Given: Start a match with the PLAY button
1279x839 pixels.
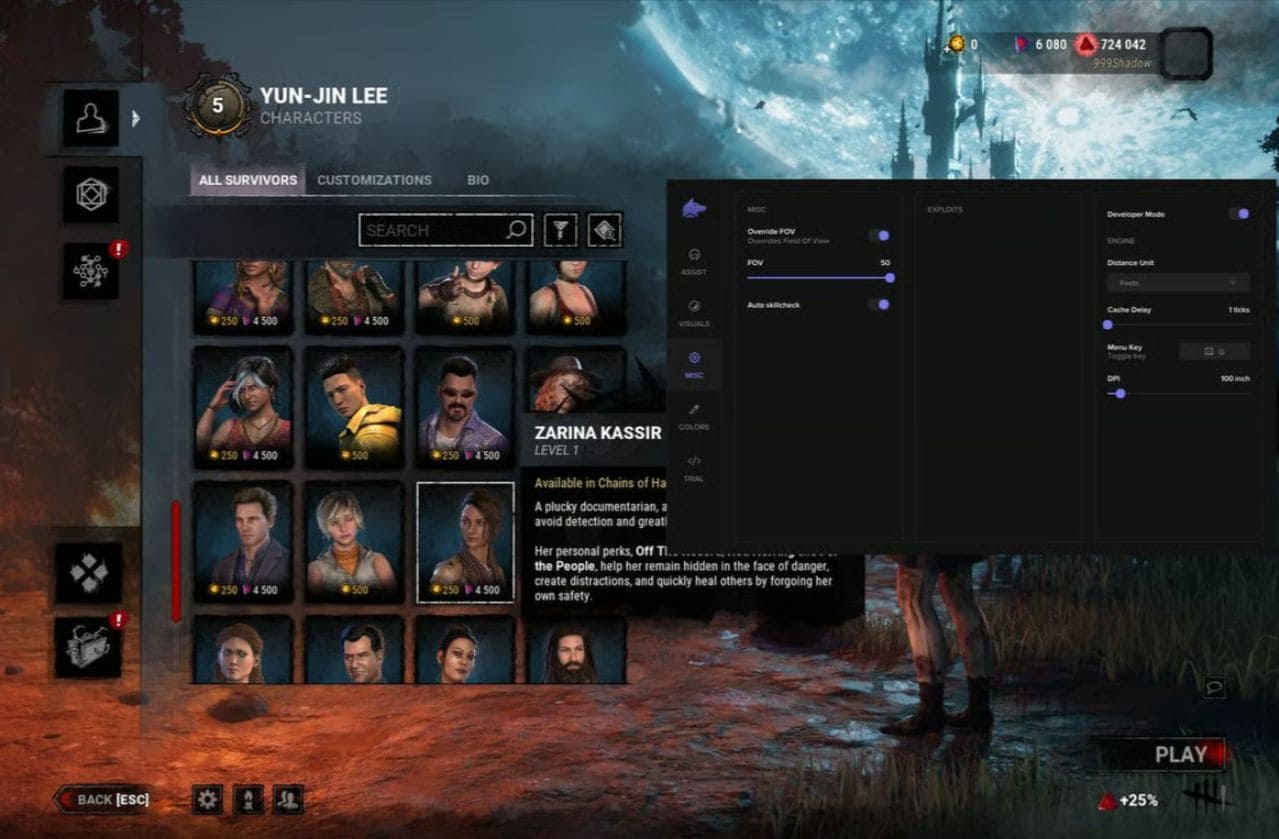Looking at the screenshot, I should [1180, 755].
